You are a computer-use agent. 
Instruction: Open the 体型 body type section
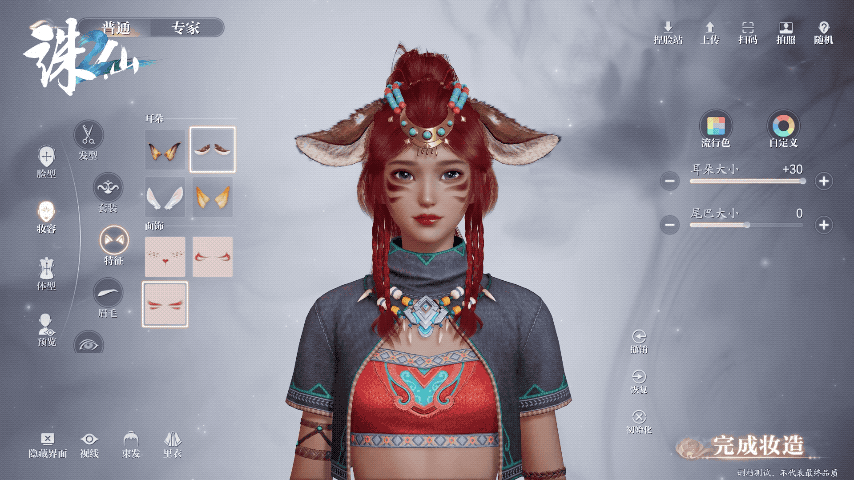click(46, 270)
